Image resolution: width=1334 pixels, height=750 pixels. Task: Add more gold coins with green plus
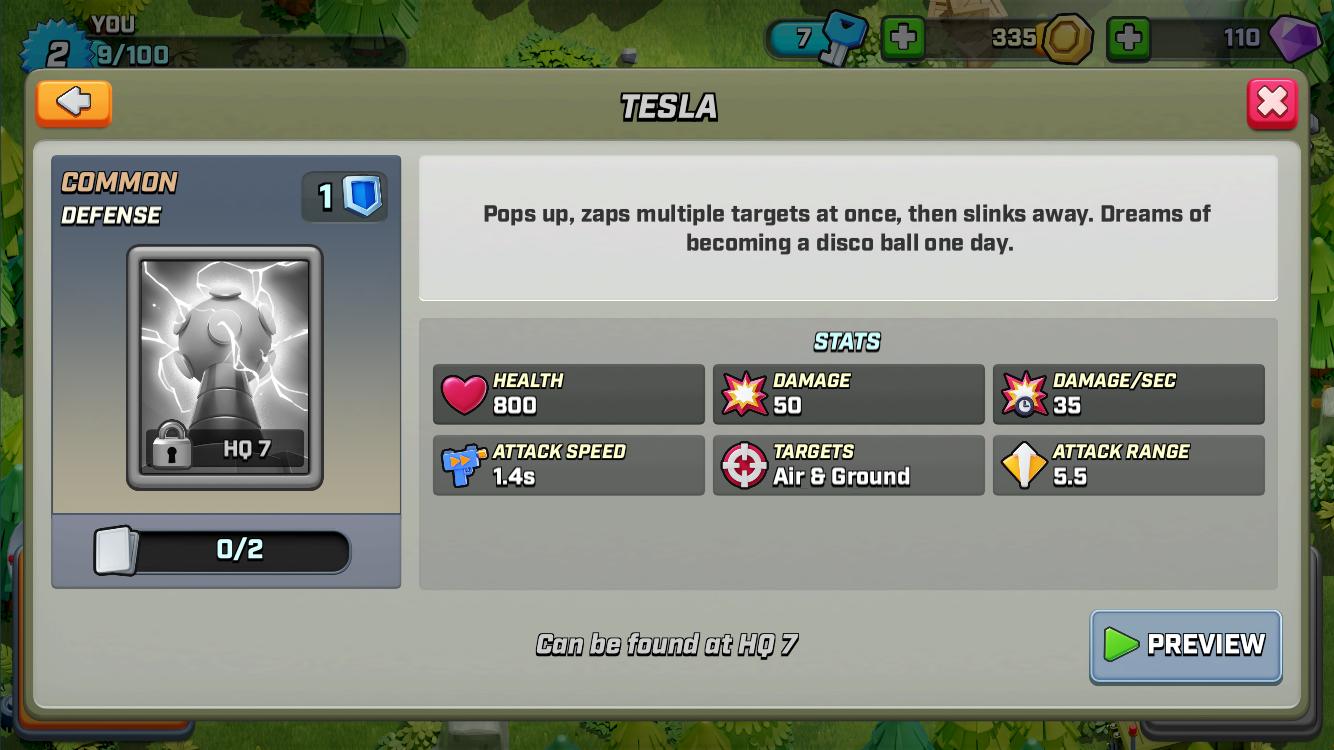point(1128,39)
